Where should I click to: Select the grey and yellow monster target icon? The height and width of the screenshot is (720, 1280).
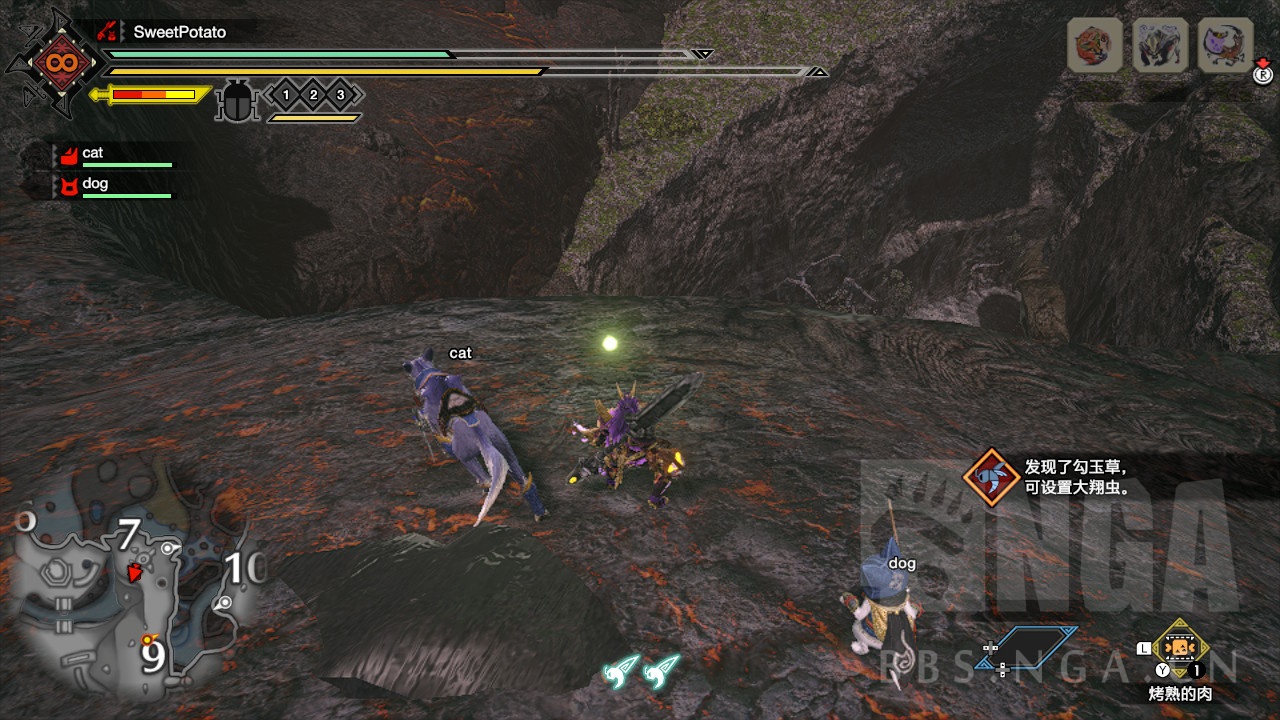click(1160, 45)
